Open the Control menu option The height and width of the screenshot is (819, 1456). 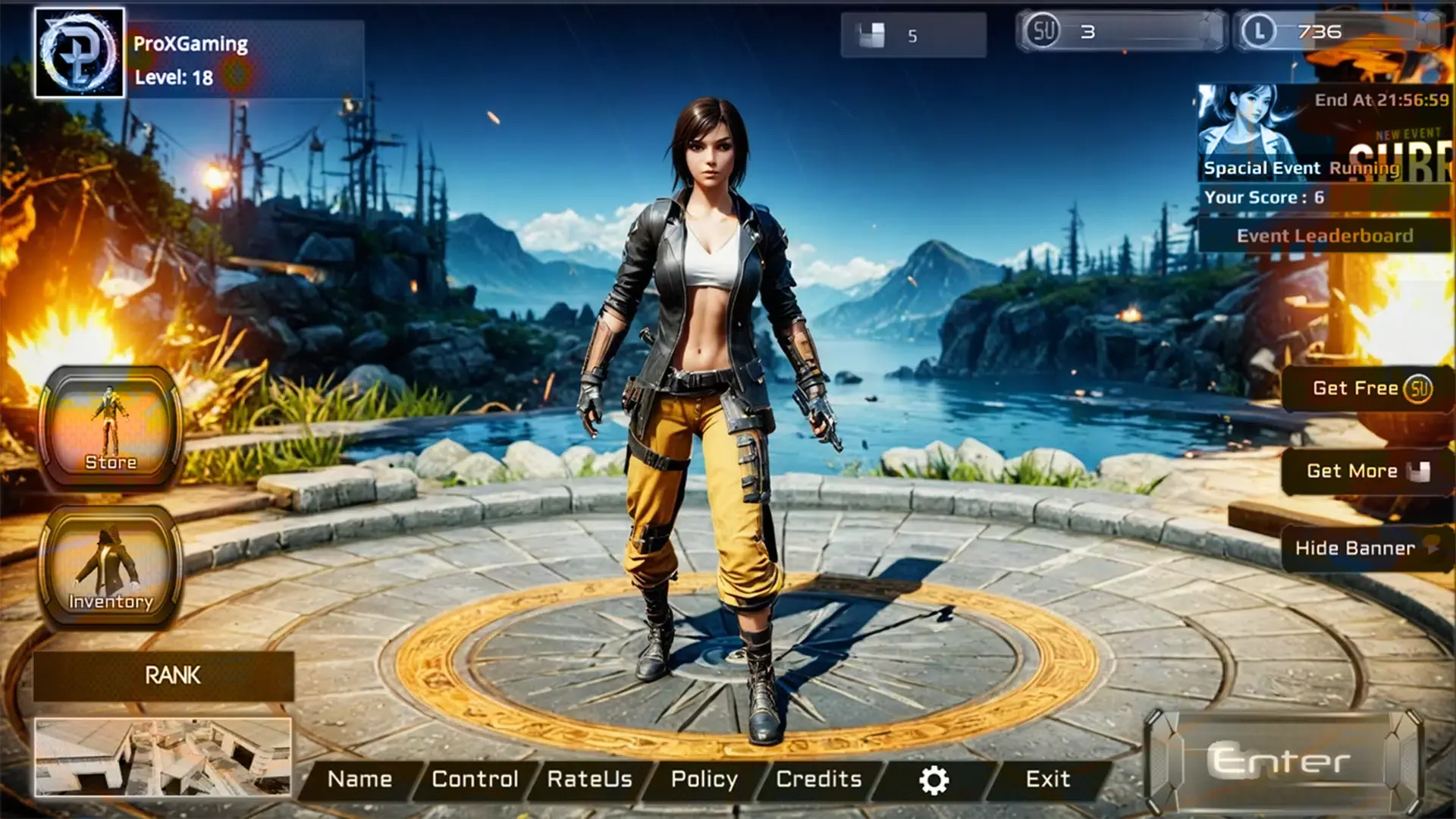[475, 778]
